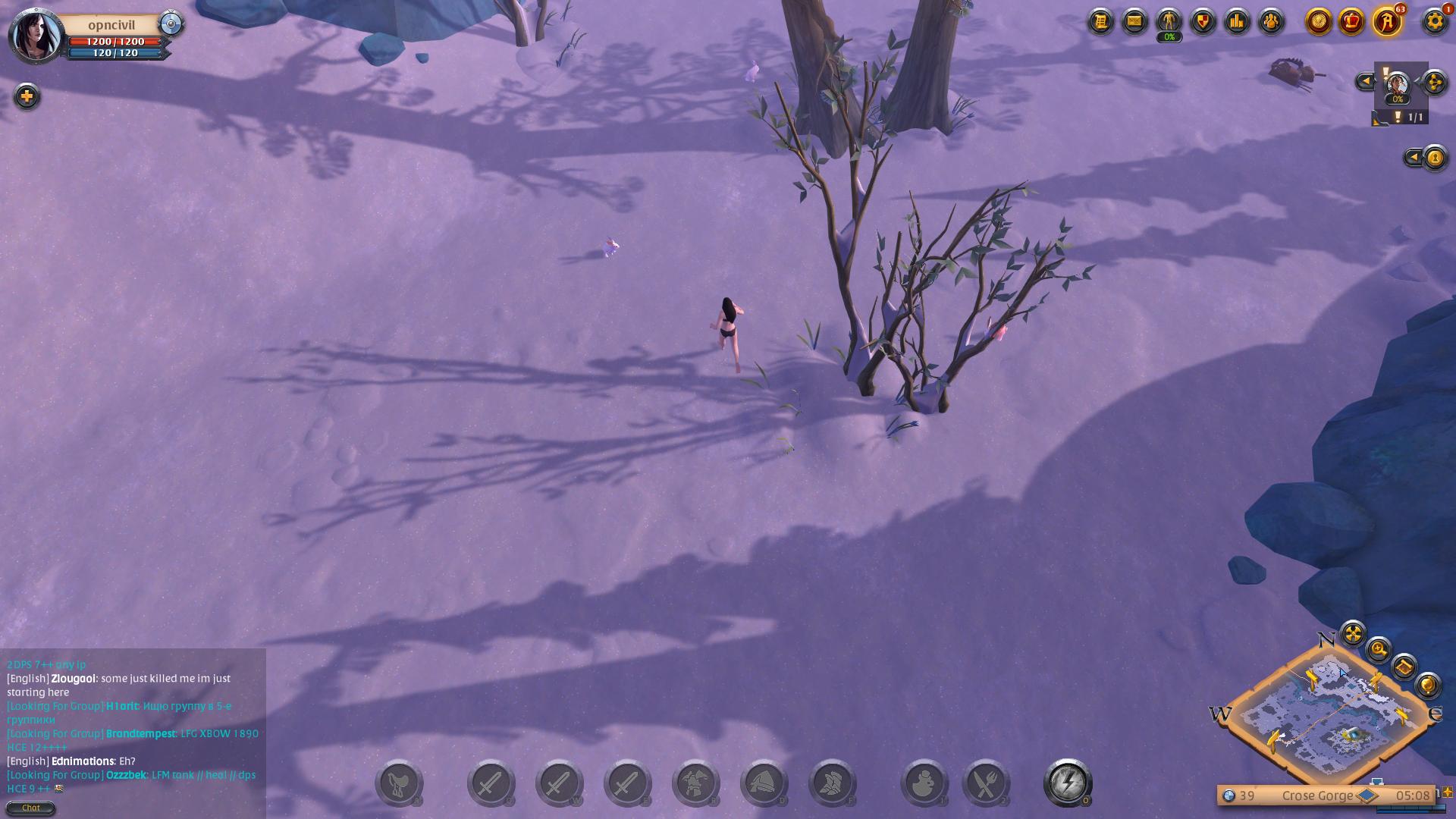
Task: Open the golden figure icon showing 0%
Action: [1169, 21]
